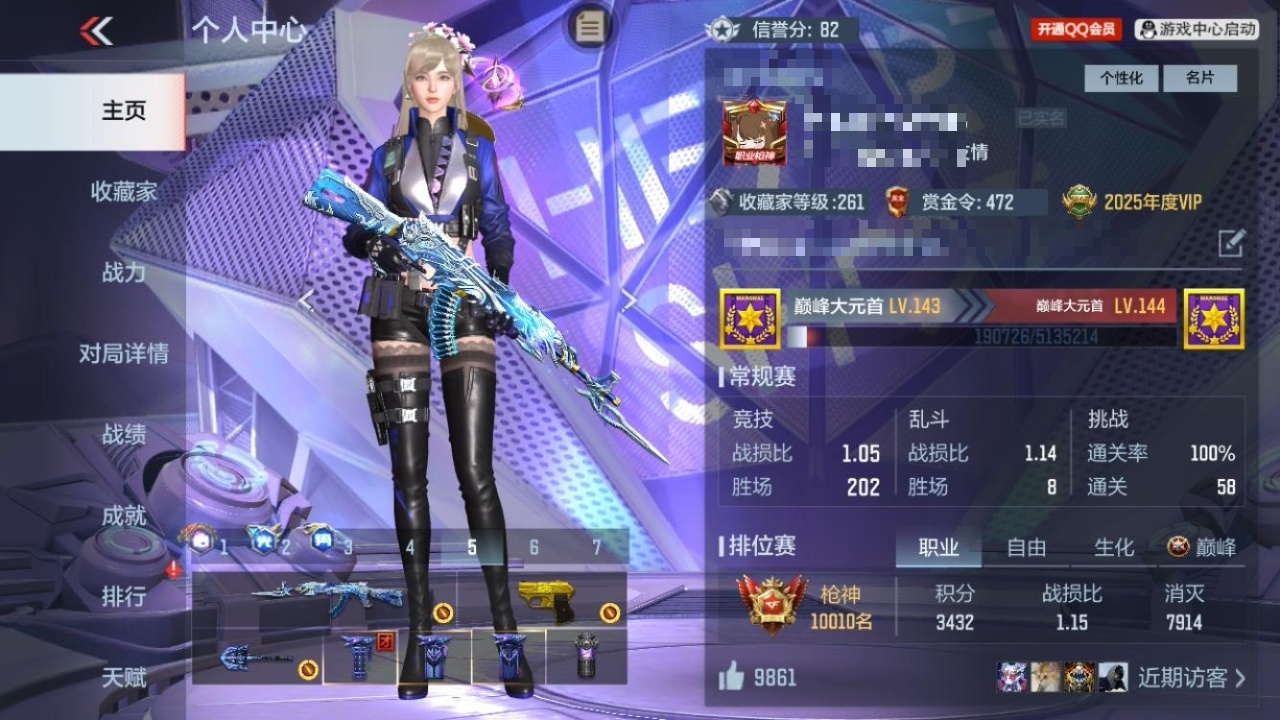
Task: Open 近期访客 recent visitors list
Action: [1191, 678]
